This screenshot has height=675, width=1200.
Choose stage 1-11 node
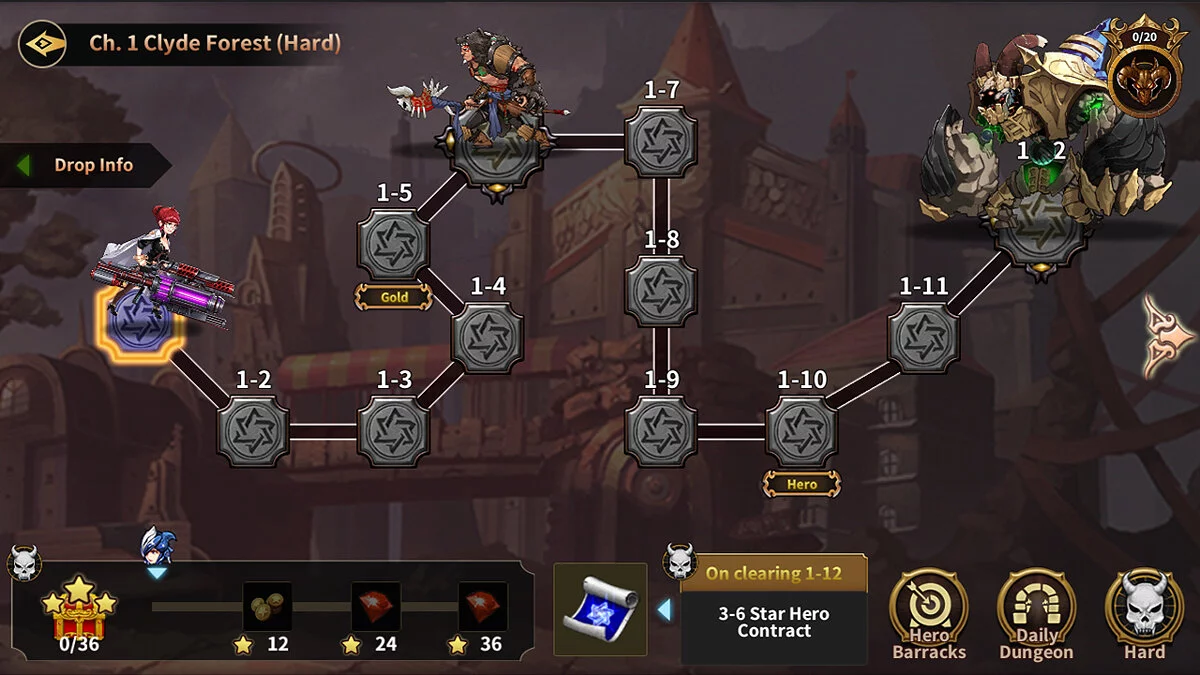(923, 337)
